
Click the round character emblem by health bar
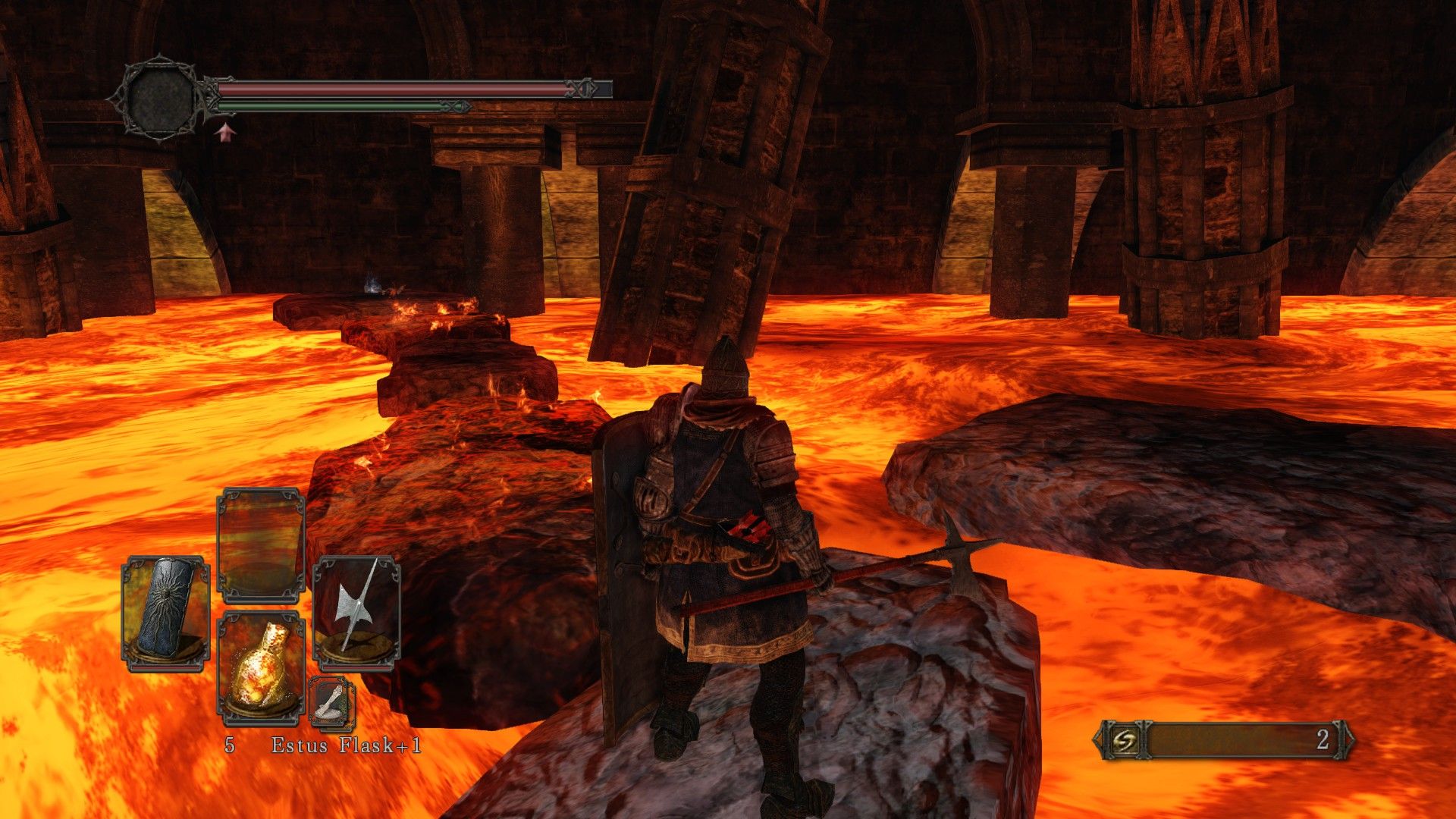[x=160, y=98]
